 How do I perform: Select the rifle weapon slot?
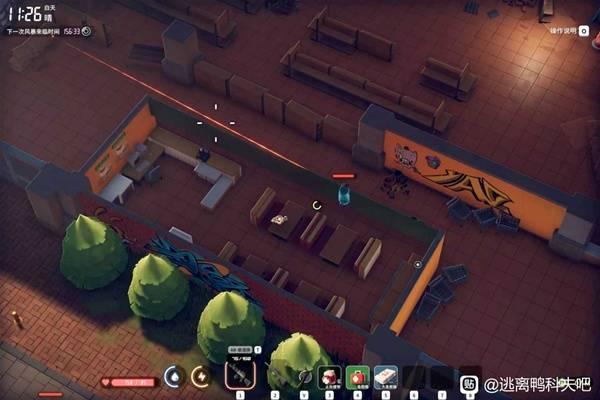[x=240, y=377]
